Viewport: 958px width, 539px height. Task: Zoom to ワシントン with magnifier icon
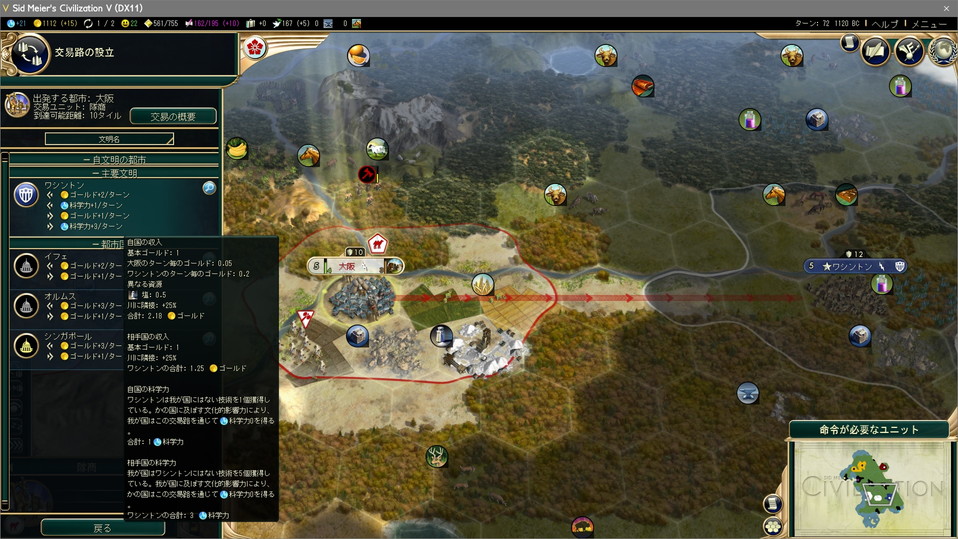click(x=209, y=187)
